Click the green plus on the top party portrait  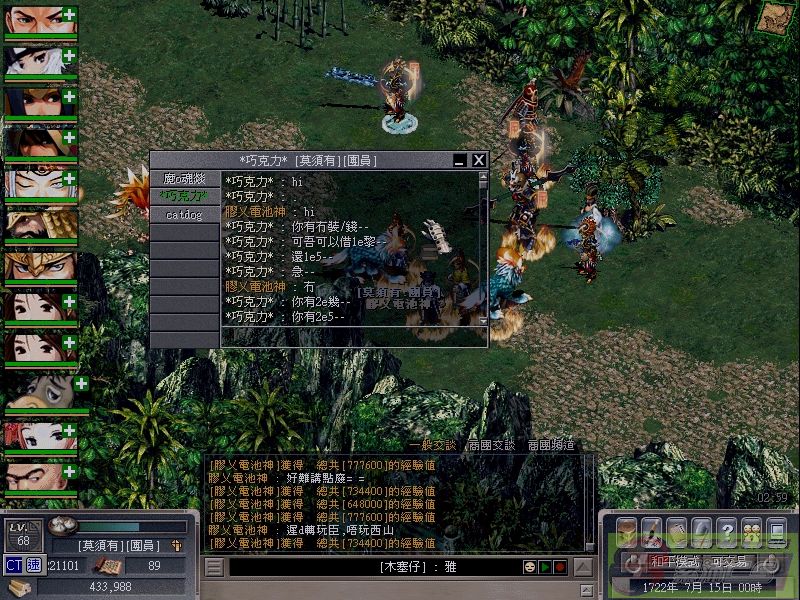[x=68, y=14]
